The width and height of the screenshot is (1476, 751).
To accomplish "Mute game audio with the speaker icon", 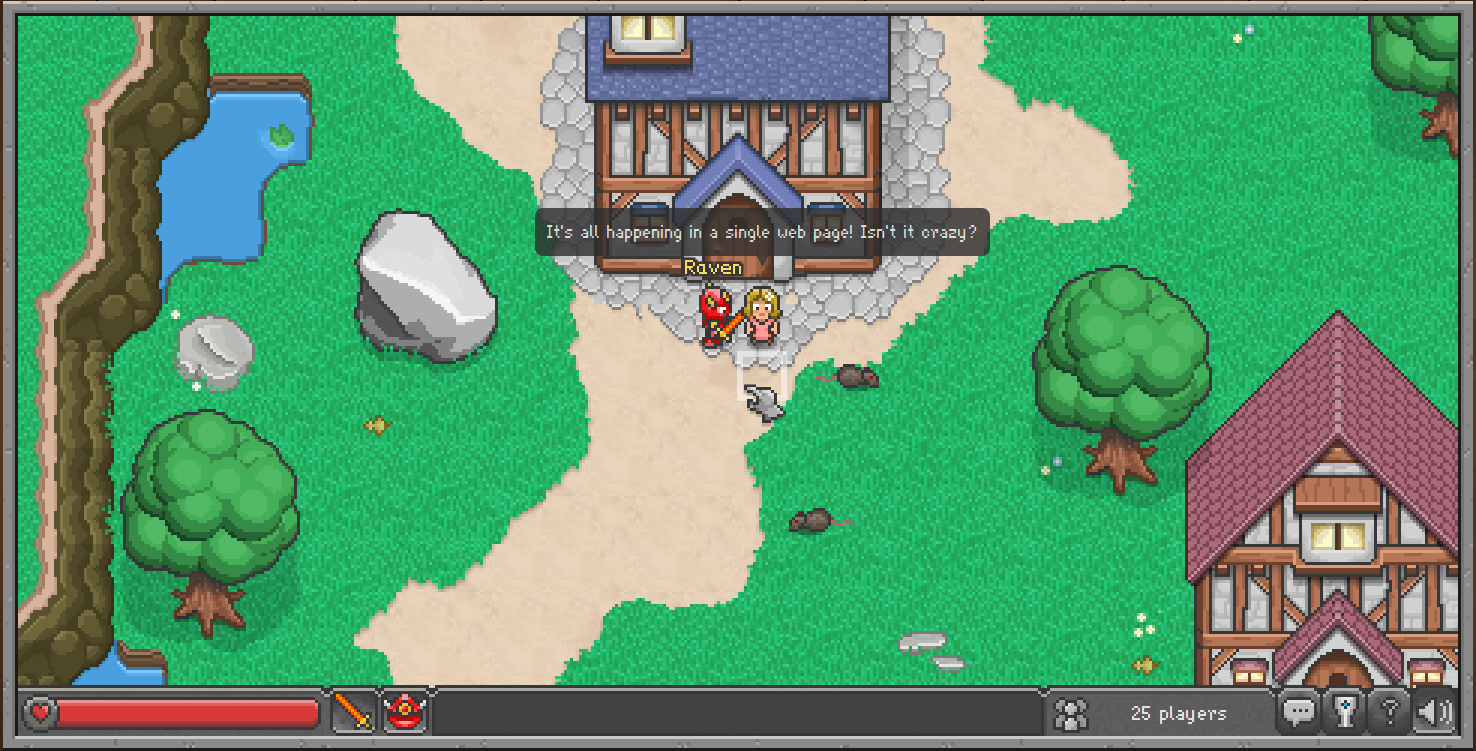I will [x=1434, y=712].
